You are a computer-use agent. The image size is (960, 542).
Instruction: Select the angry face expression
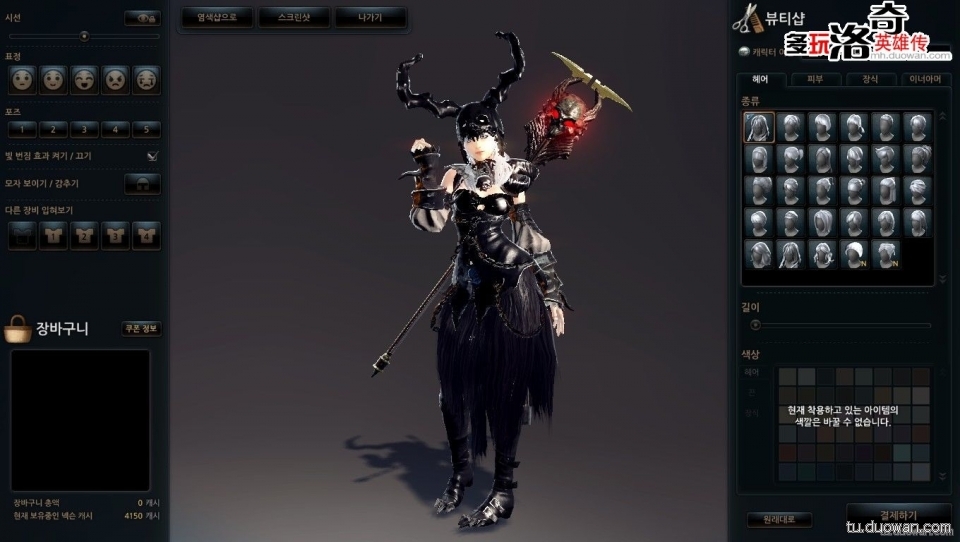point(115,77)
